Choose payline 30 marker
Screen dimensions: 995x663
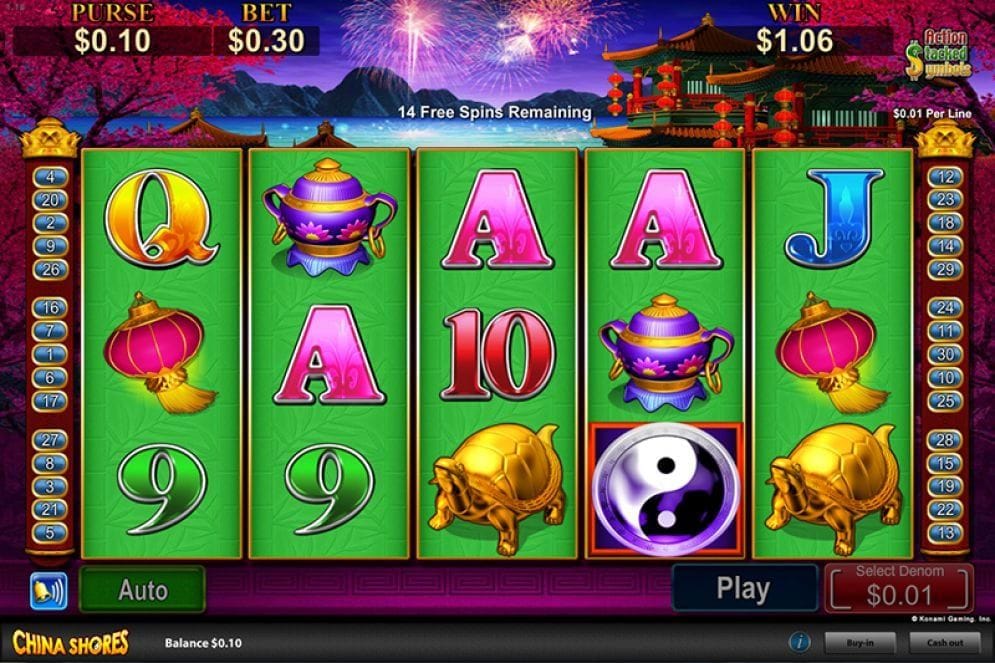[x=945, y=355]
